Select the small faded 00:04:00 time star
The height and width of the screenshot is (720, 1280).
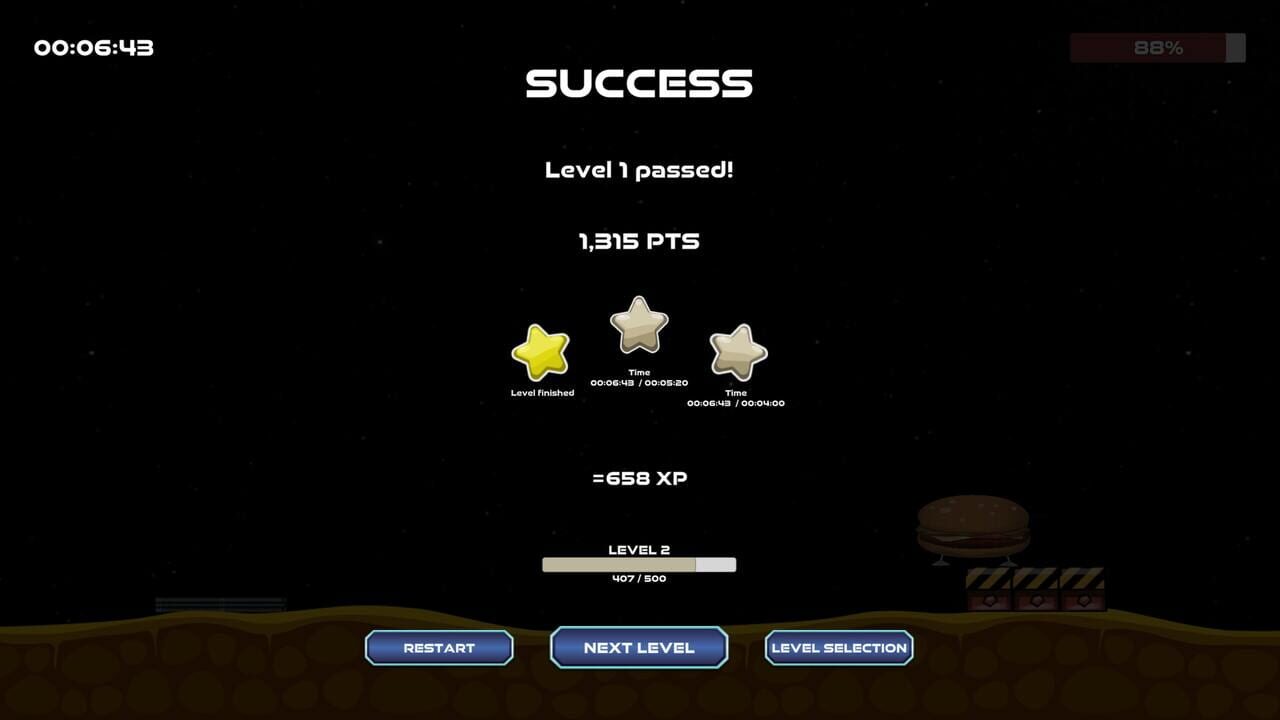point(737,353)
